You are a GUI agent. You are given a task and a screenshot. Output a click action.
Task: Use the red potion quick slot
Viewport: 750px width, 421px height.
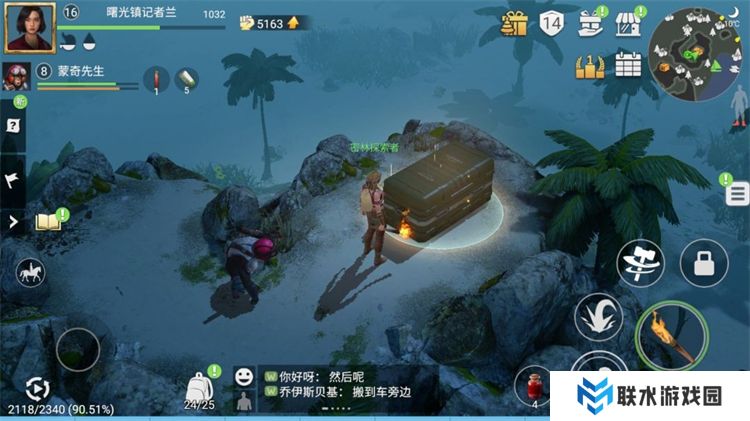[535, 386]
